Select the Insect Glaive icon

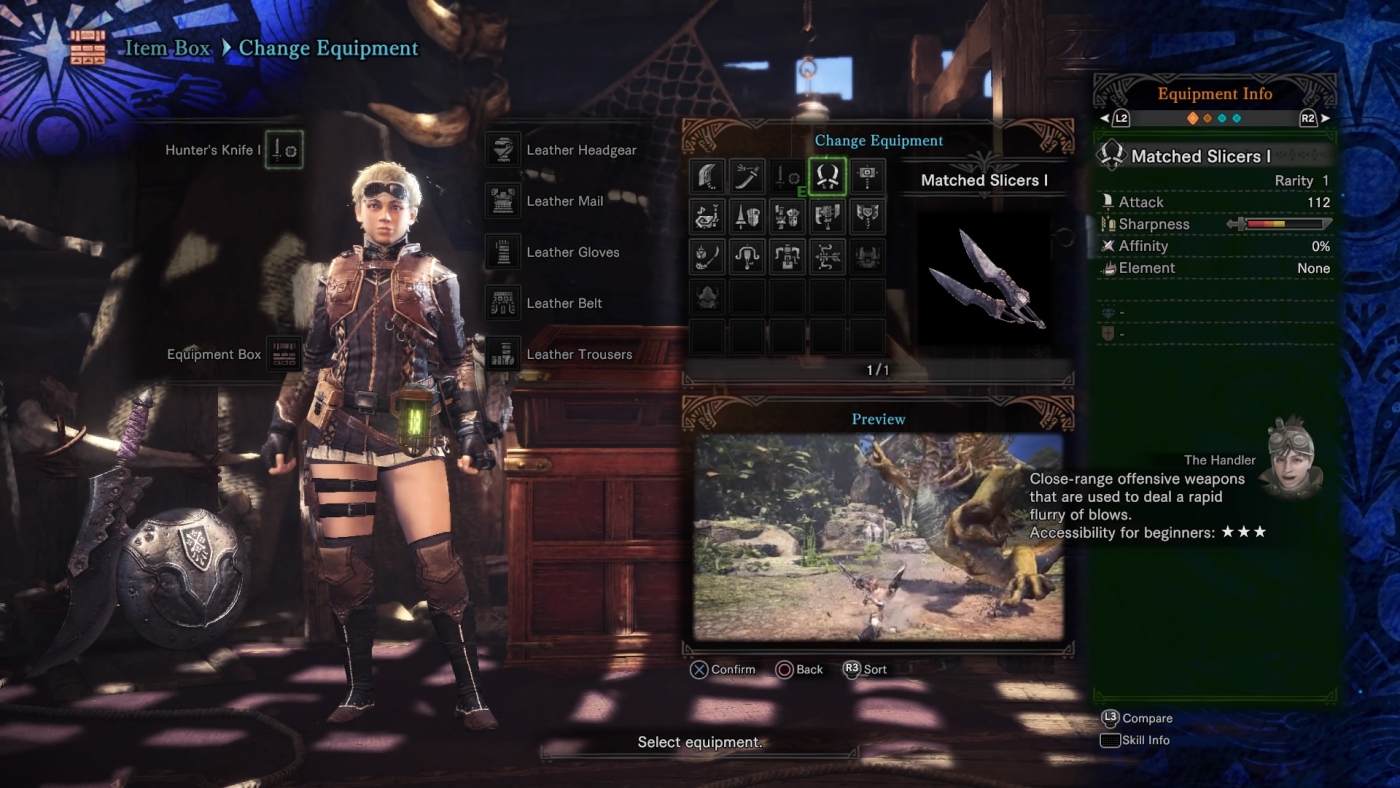click(707, 256)
